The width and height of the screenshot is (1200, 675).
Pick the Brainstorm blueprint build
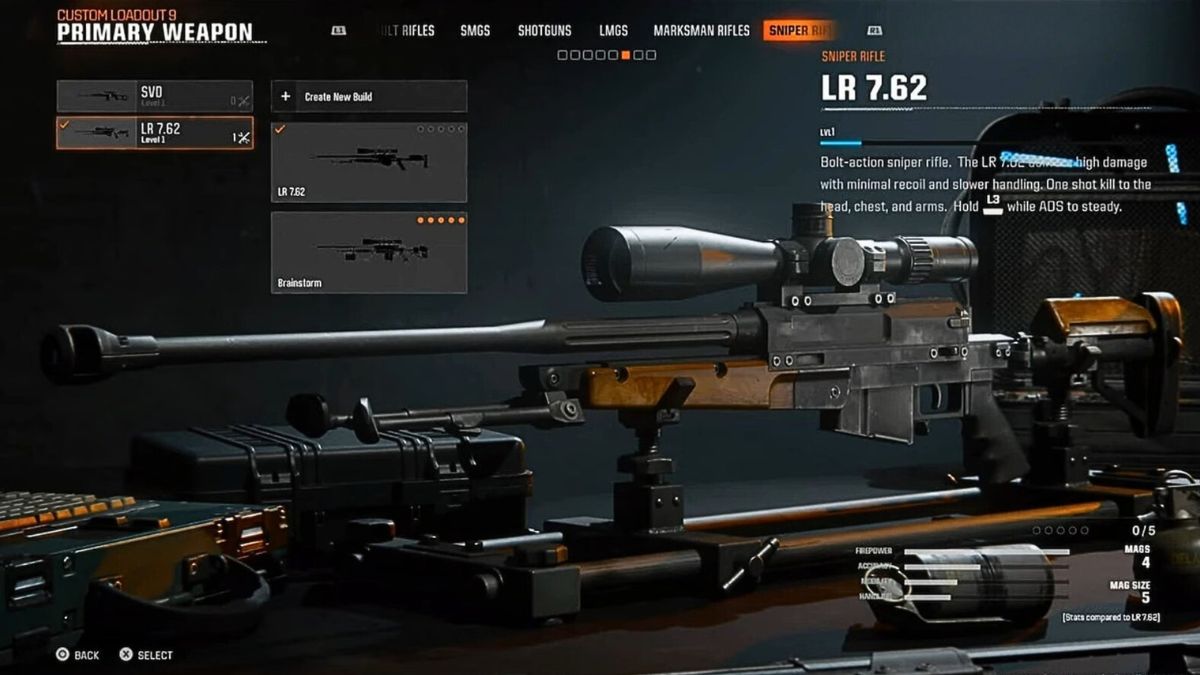(368, 252)
